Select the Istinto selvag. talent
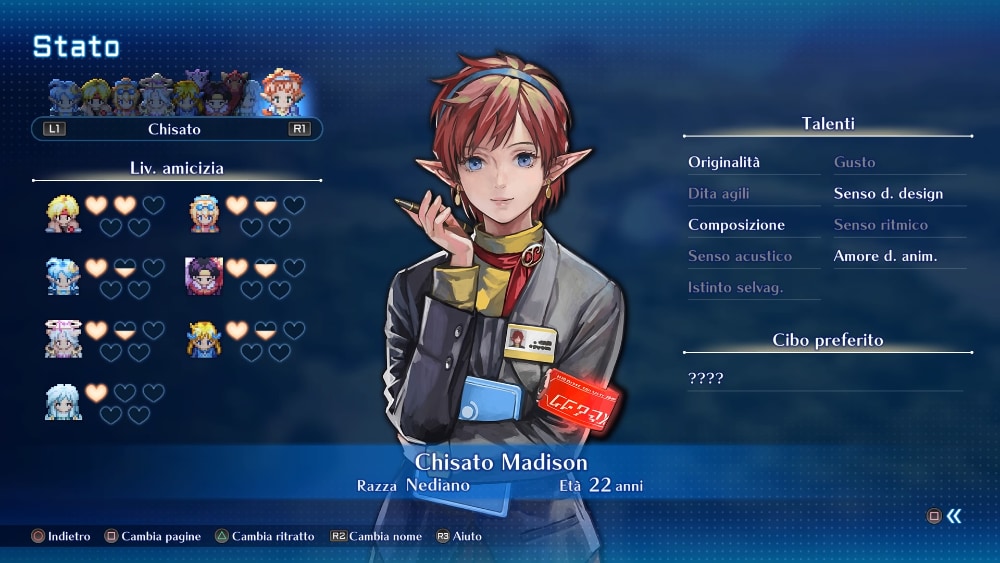The image size is (1000, 563). pyautogui.click(x=735, y=288)
